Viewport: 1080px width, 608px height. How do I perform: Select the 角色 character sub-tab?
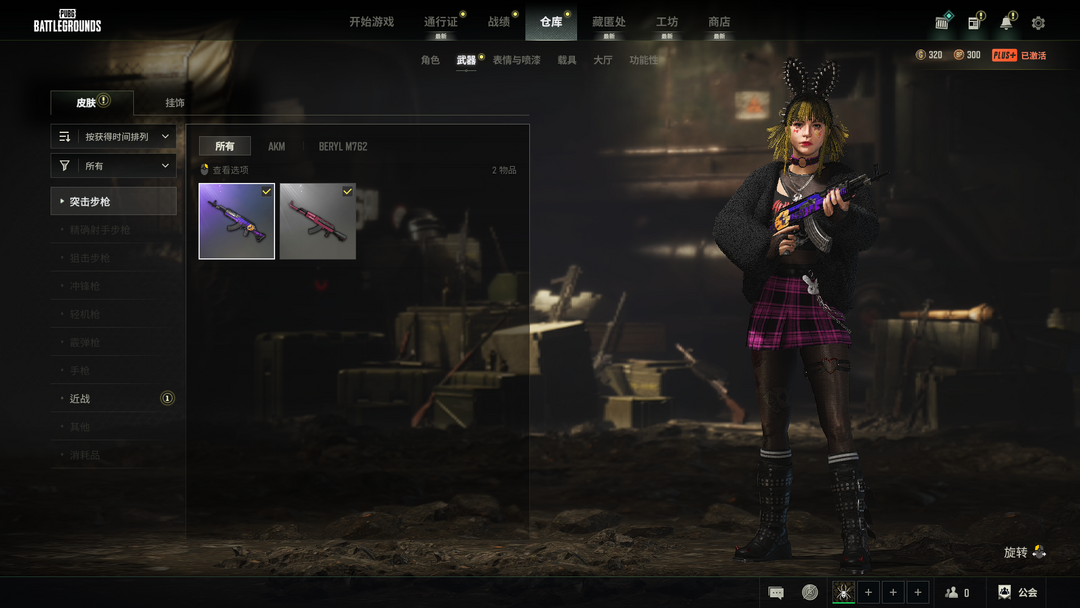pos(430,61)
